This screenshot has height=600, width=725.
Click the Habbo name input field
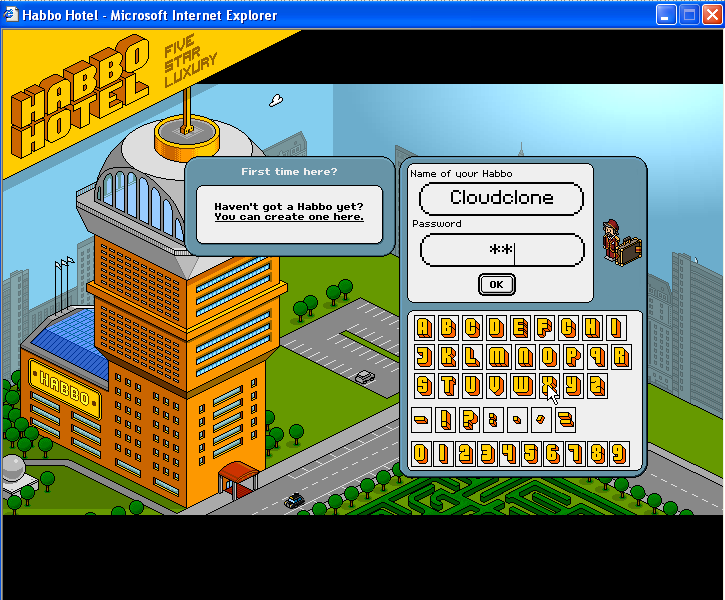(x=501, y=198)
